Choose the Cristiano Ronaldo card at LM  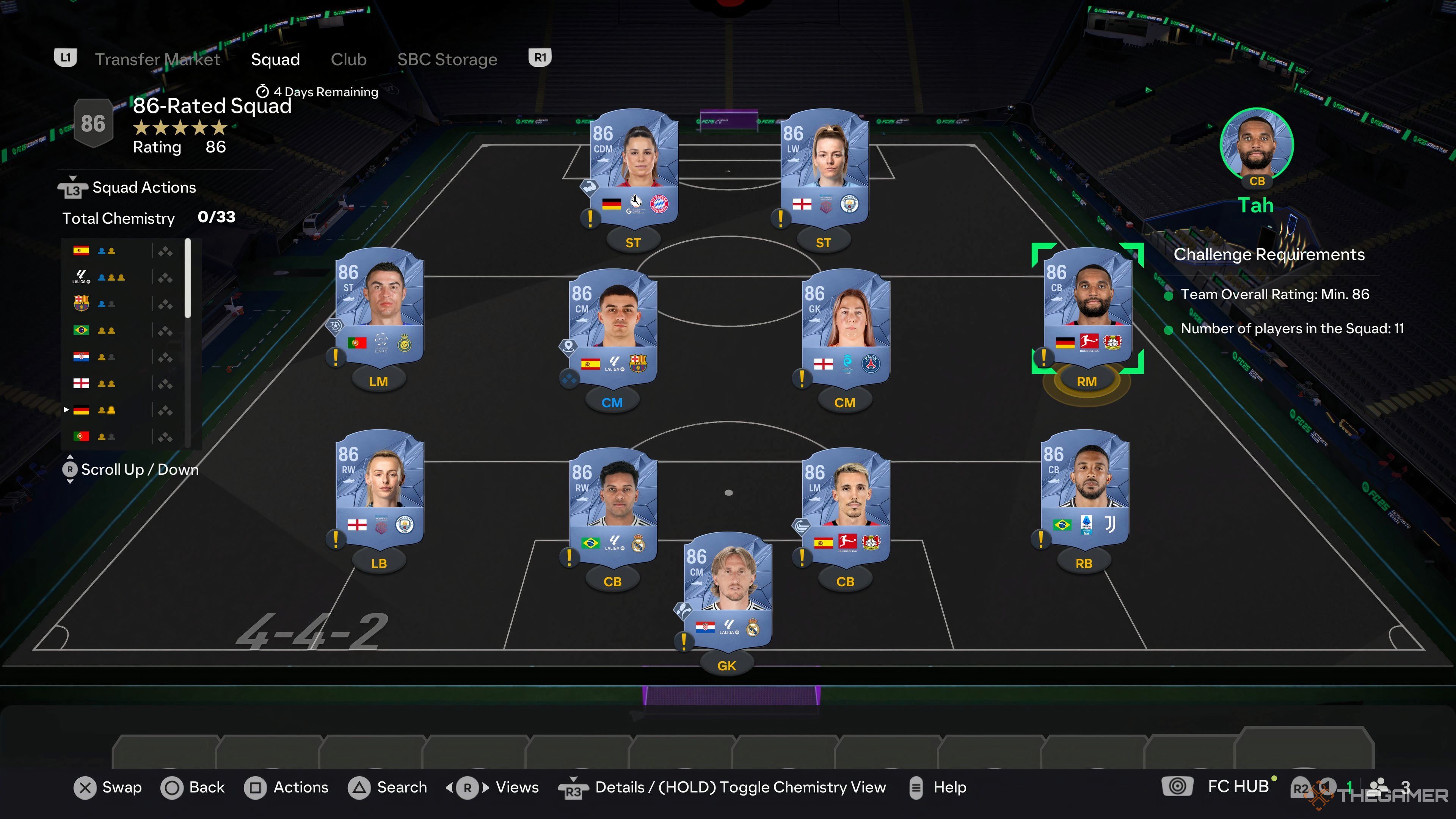[x=379, y=308]
